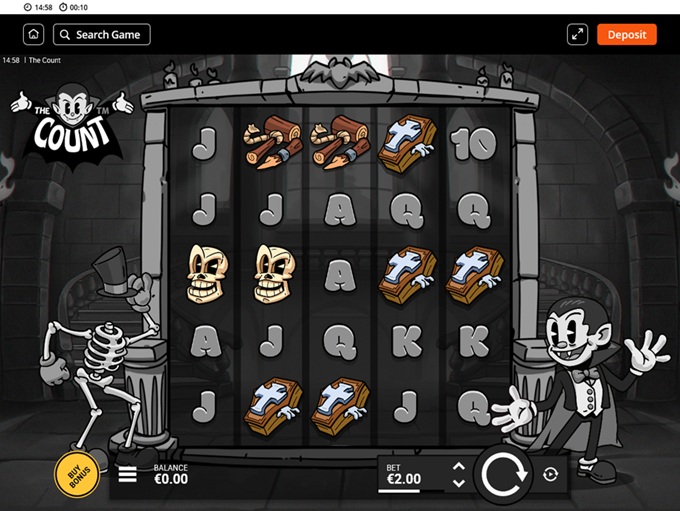Viewport: 680px width, 511px height.
Task: Click the orange Deposit button
Action: tap(626, 35)
